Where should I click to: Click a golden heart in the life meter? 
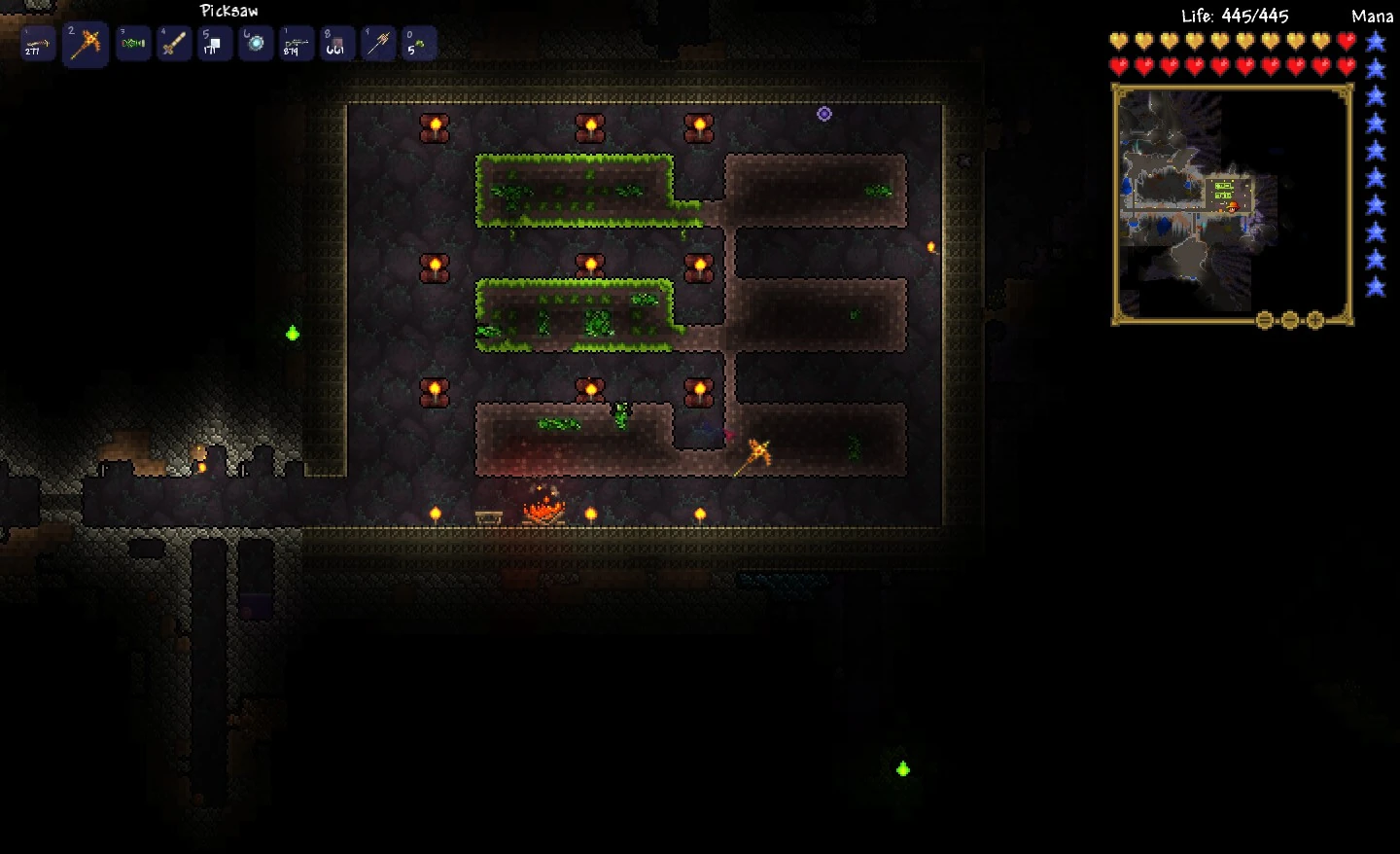(1119, 41)
